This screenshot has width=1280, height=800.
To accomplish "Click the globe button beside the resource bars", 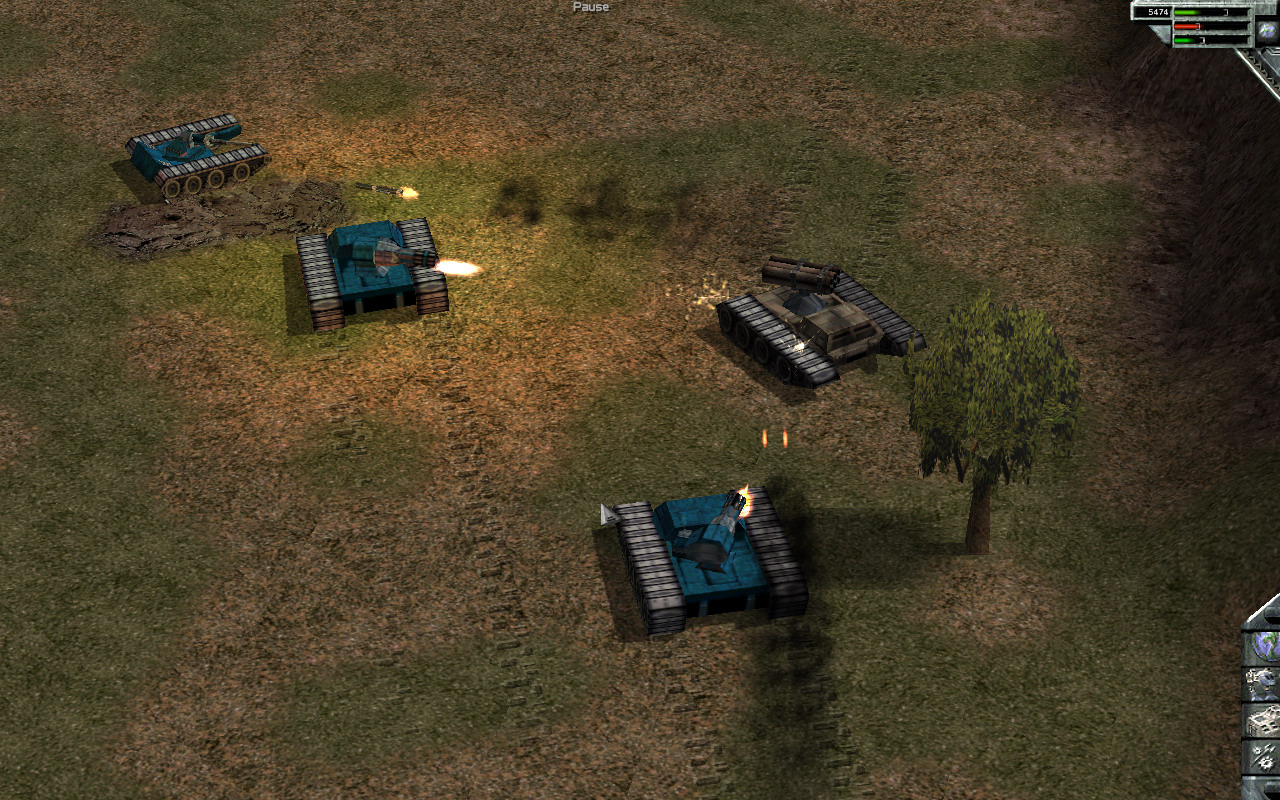I will coord(1267,31).
